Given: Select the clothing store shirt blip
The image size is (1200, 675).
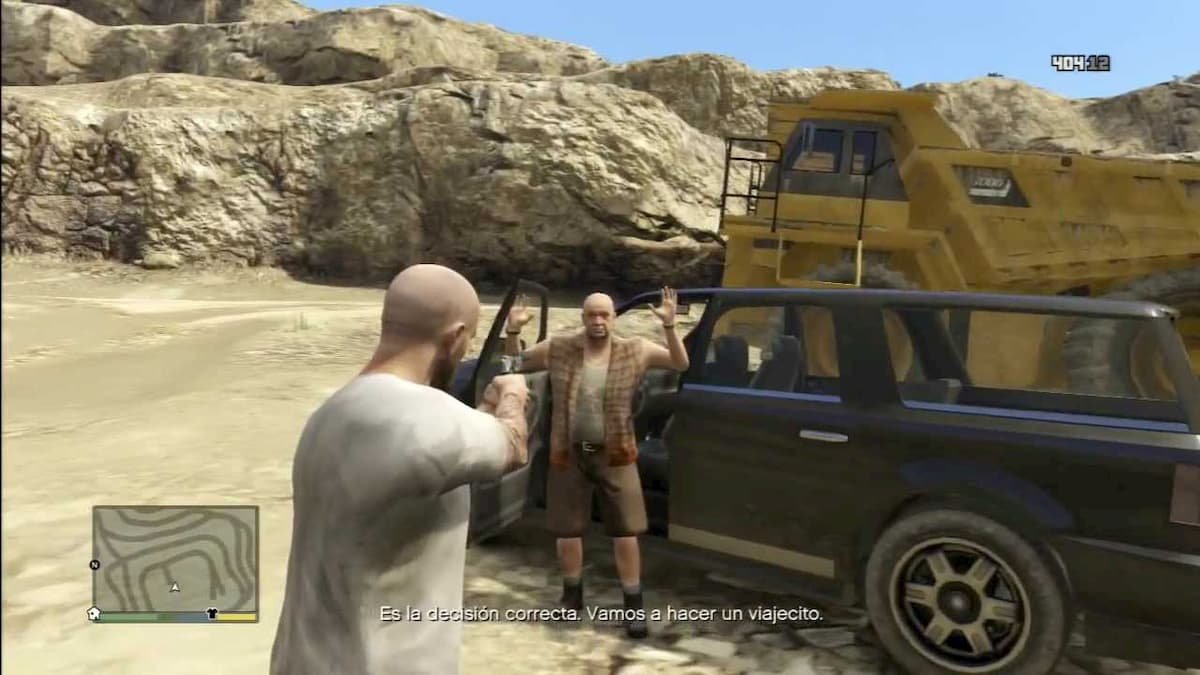Looking at the screenshot, I should point(212,612).
